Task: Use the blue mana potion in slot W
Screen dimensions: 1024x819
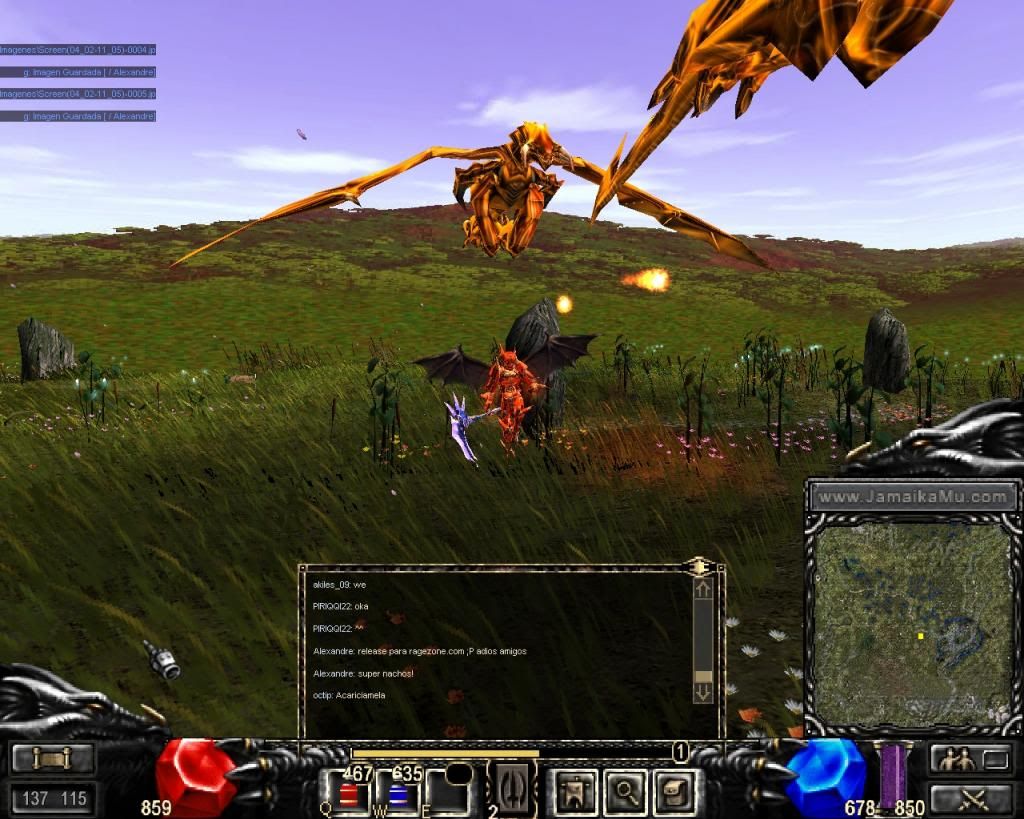Action: coord(398,794)
